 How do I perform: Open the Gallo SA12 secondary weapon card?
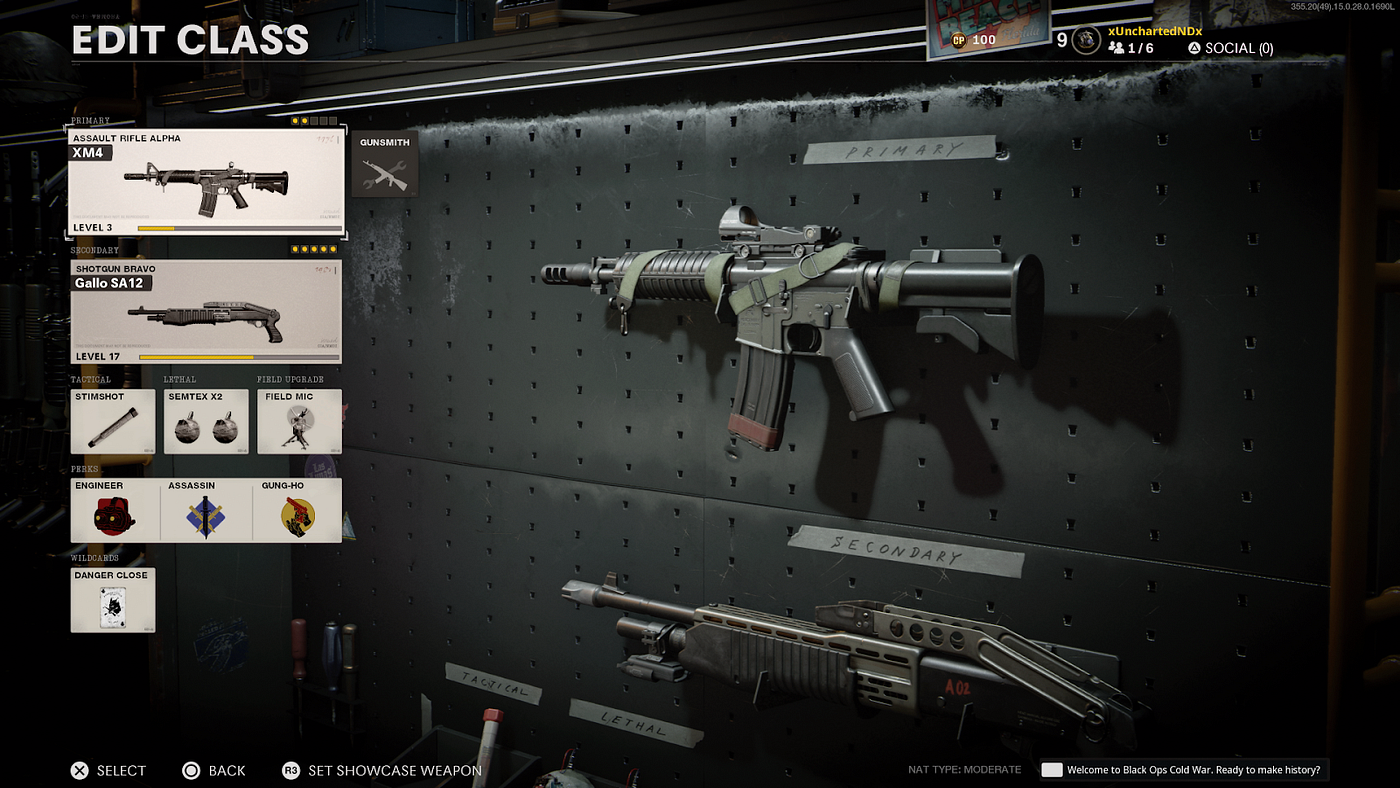pyautogui.click(x=205, y=310)
